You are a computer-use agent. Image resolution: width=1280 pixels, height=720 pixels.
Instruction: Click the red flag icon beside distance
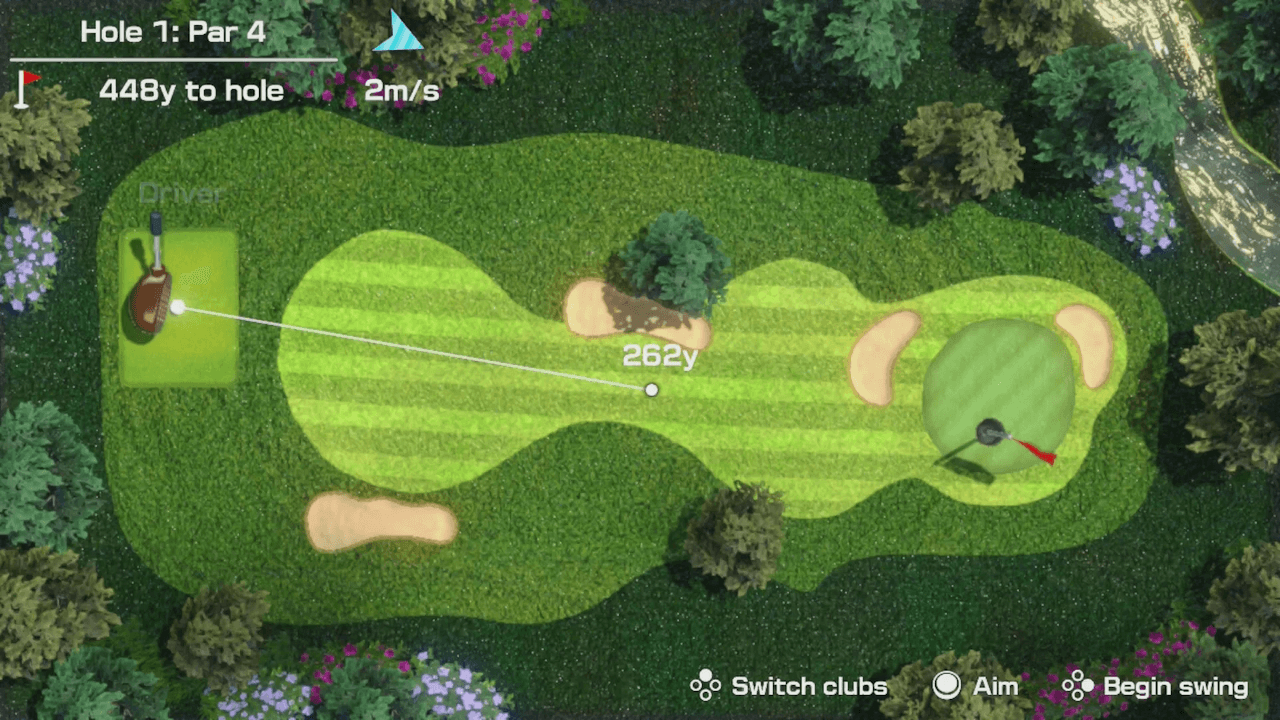(x=23, y=88)
